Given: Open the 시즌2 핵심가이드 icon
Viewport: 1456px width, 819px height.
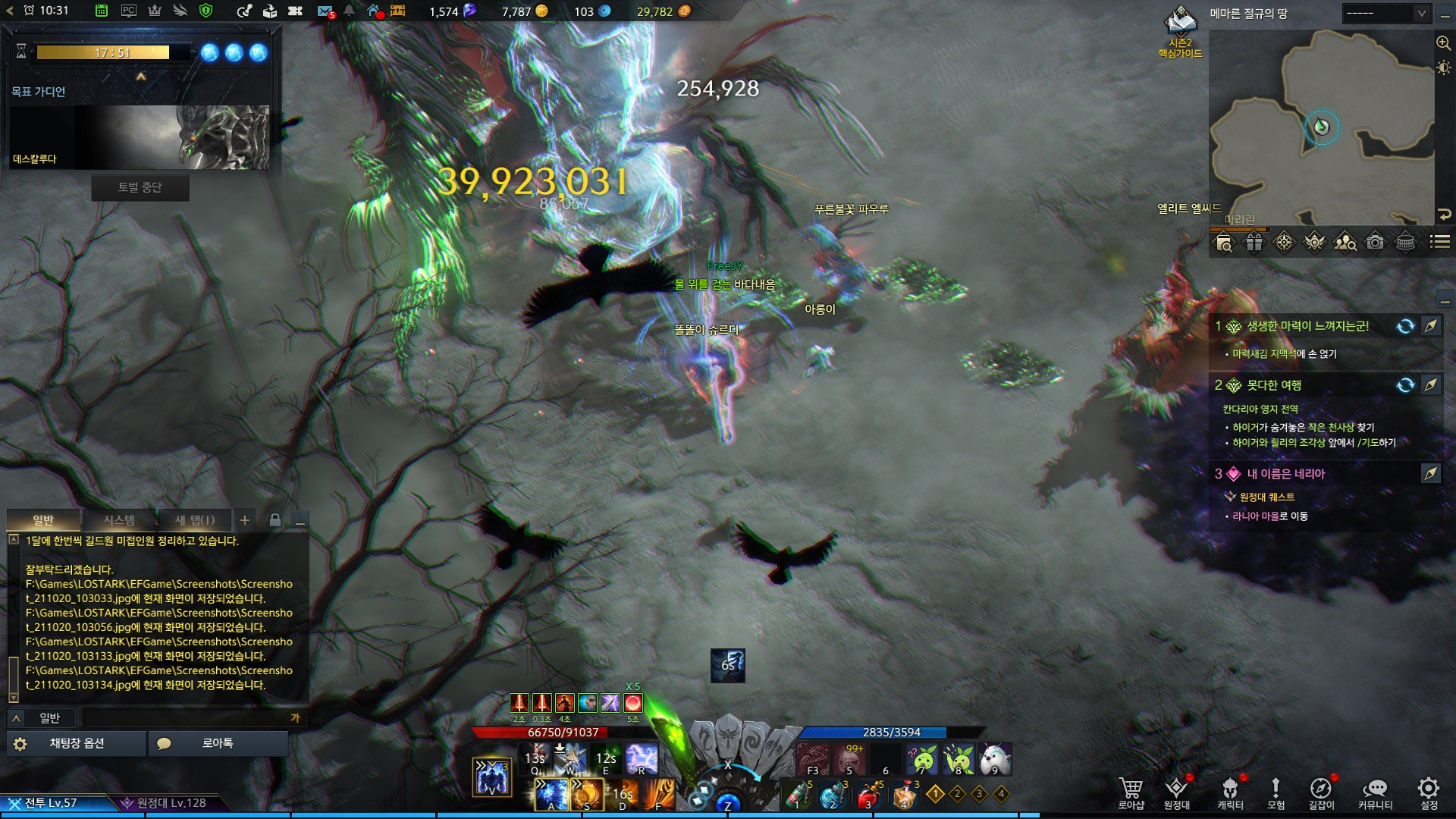Looking at the screenshot, I should tap(1180, 32).
